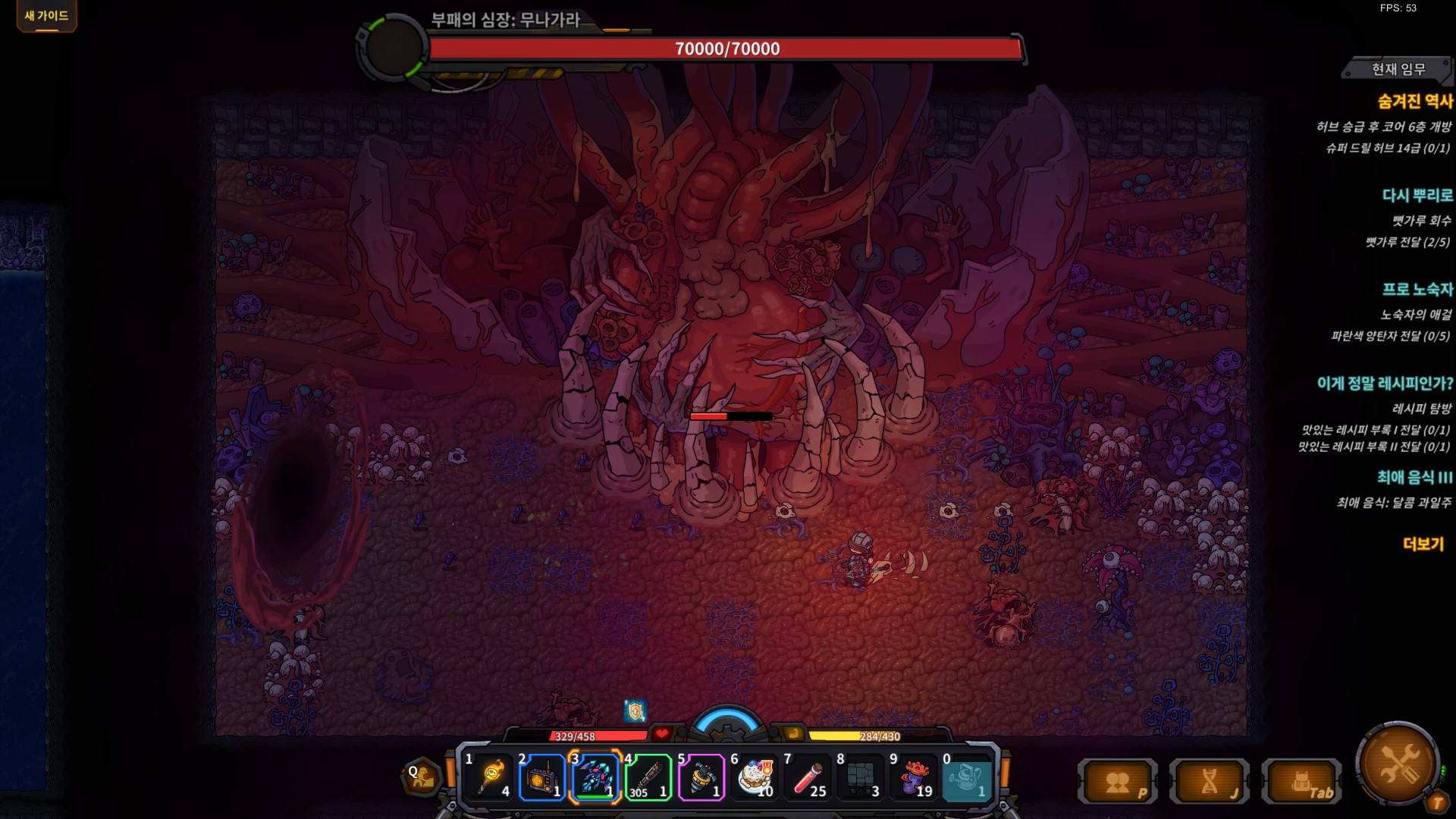Select the crystal claw weapon slot
This screenshot has width=1456, height=819.
click(595, 777)
